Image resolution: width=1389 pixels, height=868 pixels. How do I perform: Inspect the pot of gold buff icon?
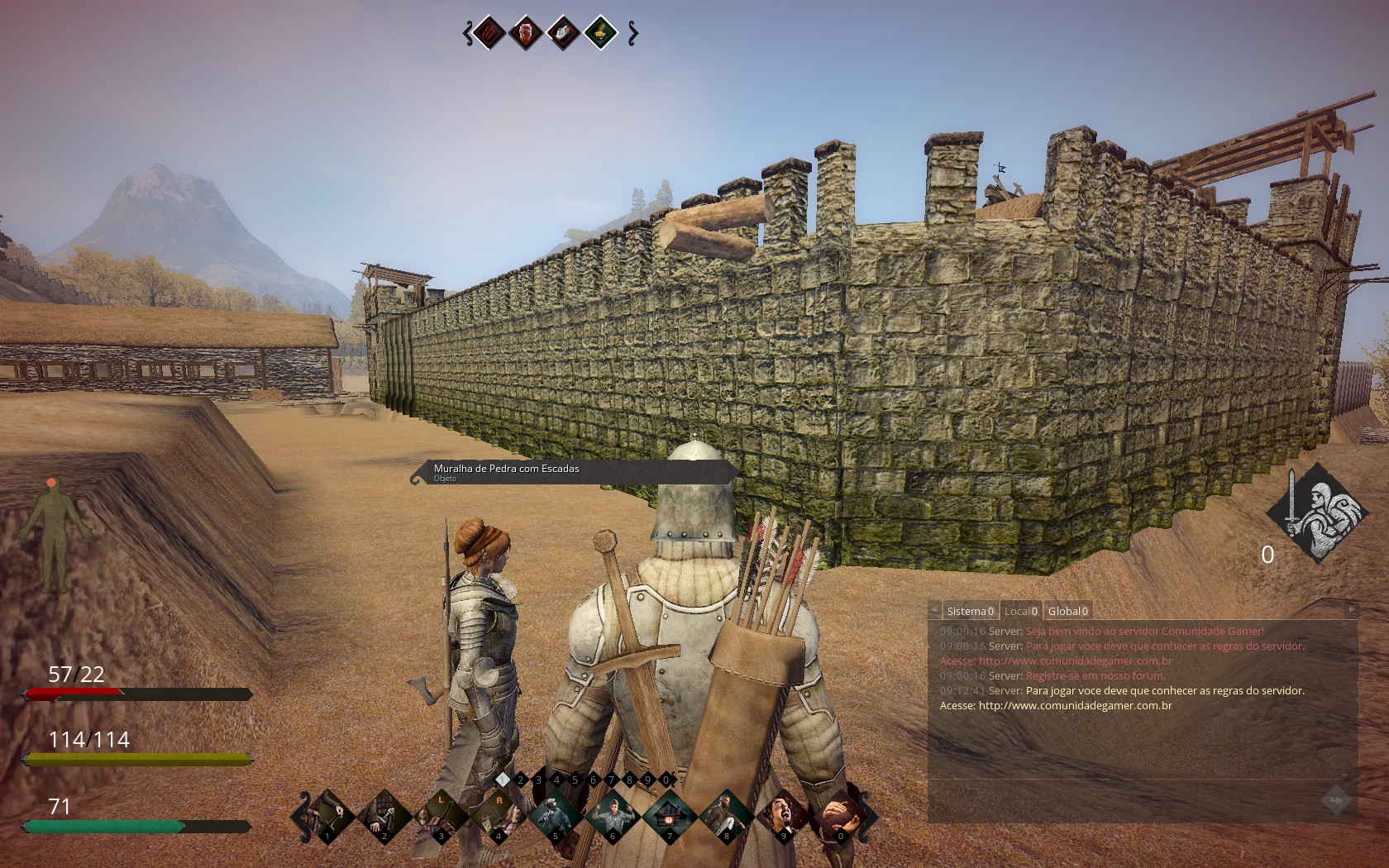[599, 33]
